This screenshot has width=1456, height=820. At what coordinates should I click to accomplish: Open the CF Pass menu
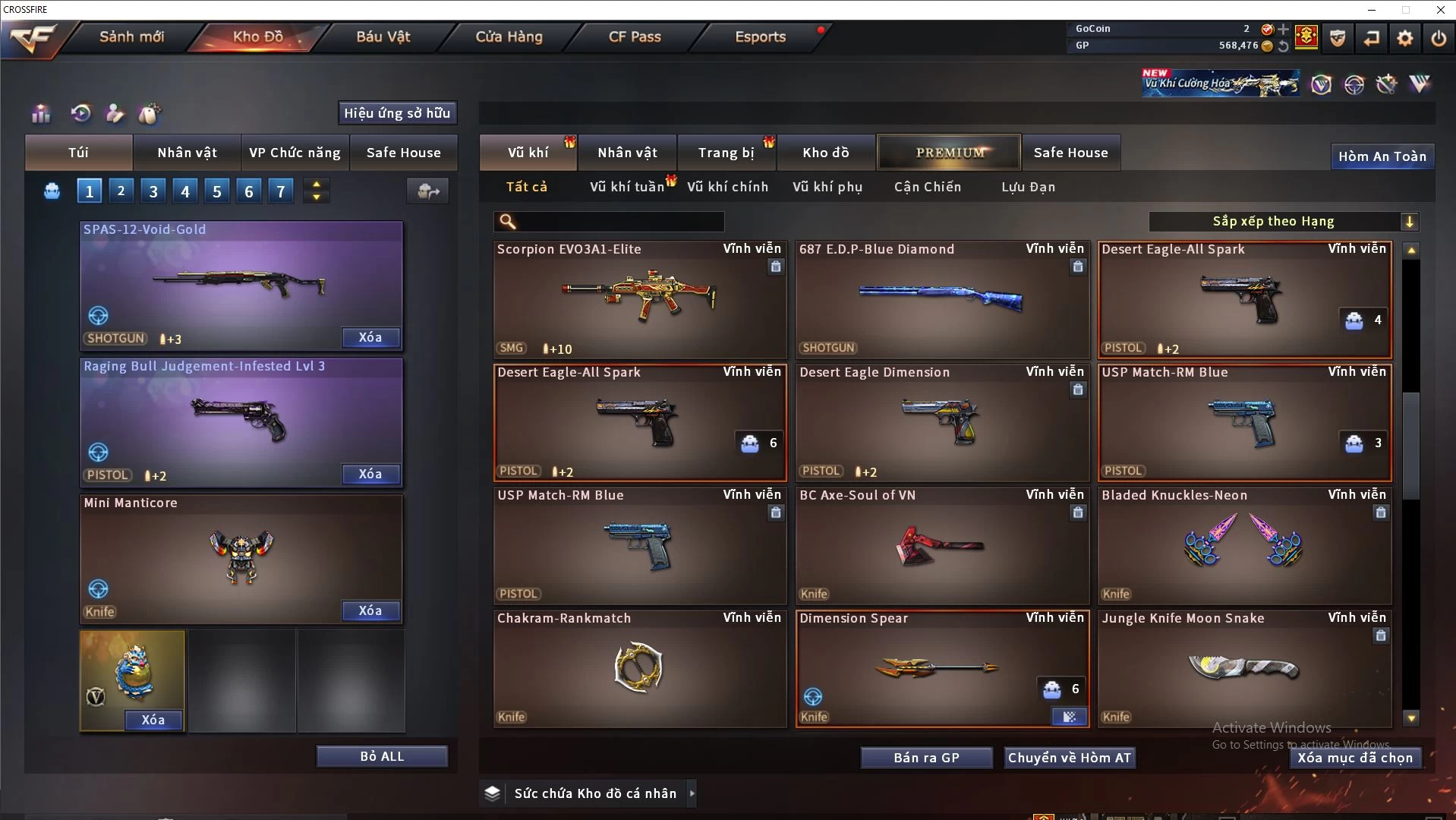click(635, 36)
